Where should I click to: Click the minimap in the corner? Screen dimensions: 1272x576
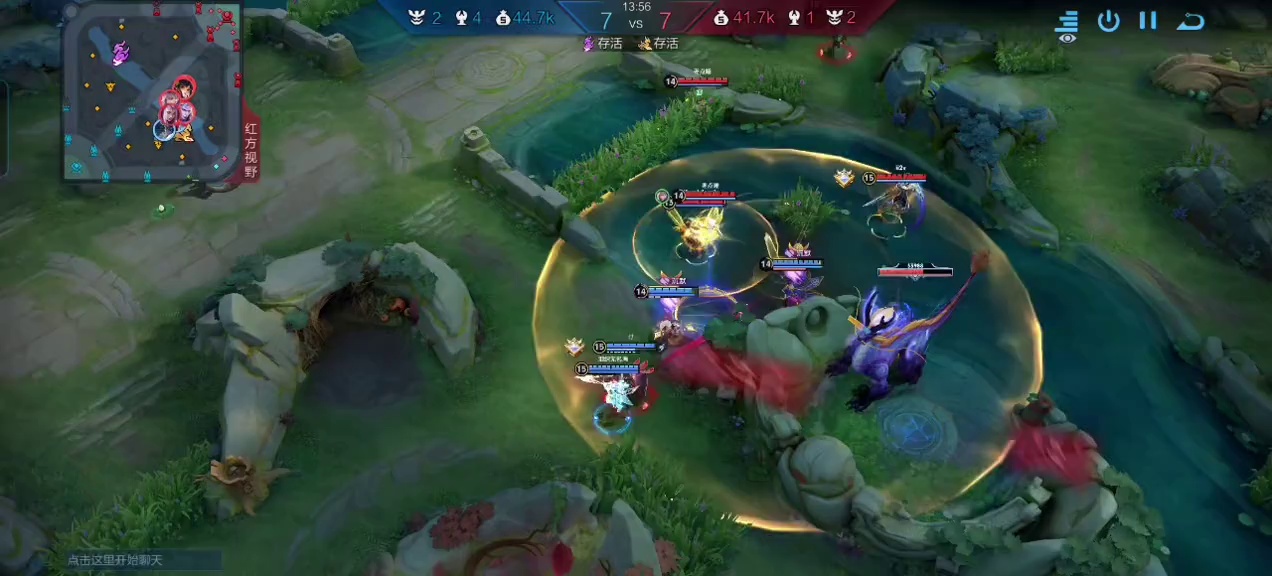pos(152,91)
